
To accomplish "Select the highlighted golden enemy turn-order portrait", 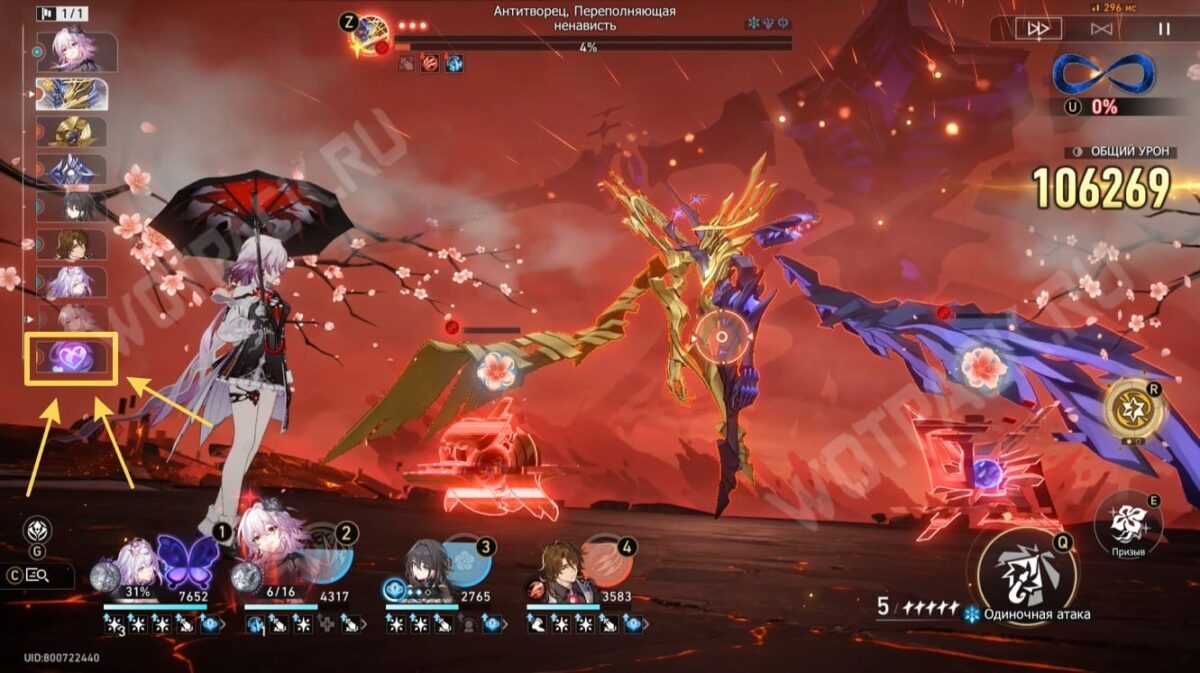I will 72,93.
